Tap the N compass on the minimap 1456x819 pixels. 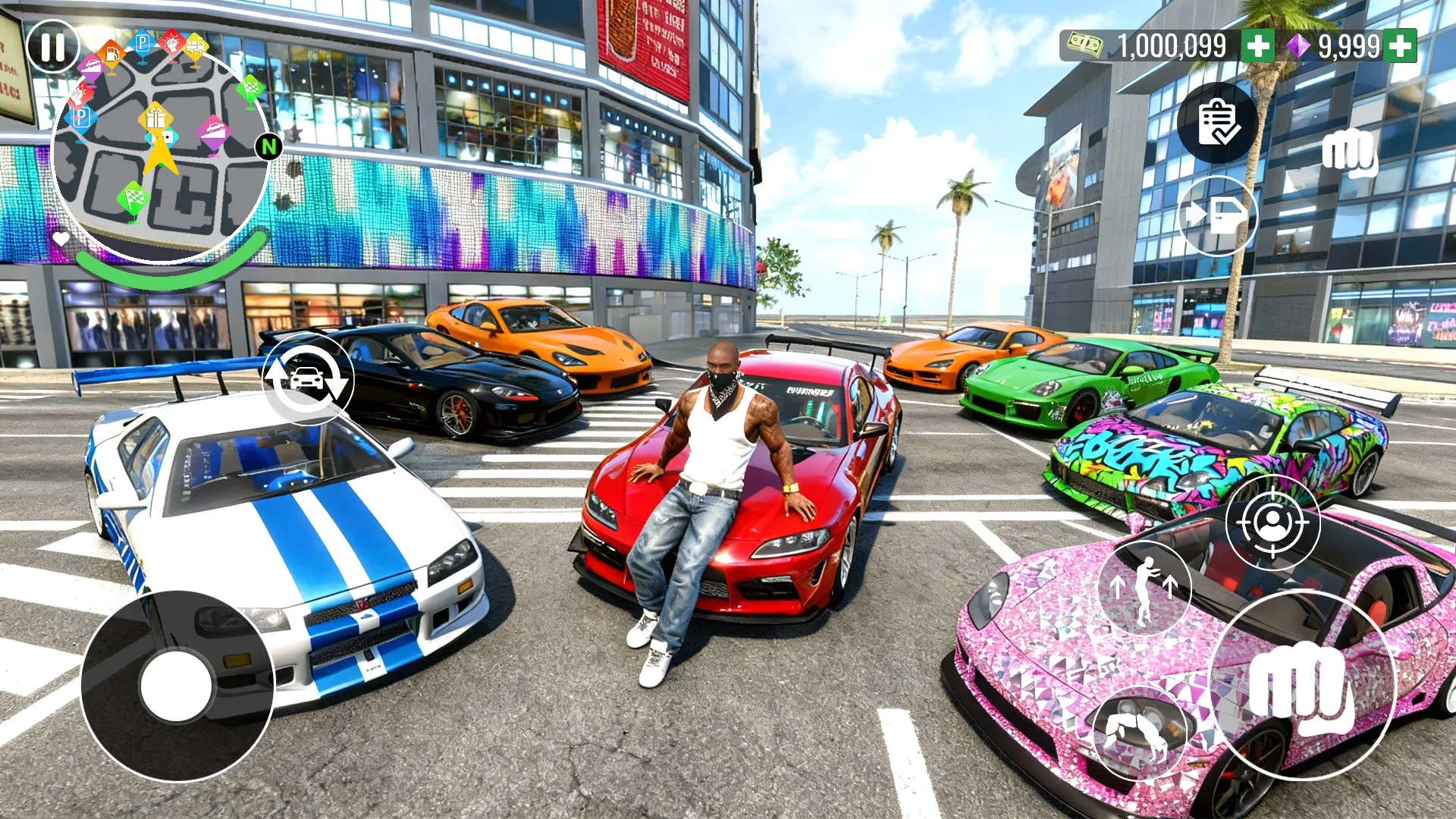tap(269, 146)
